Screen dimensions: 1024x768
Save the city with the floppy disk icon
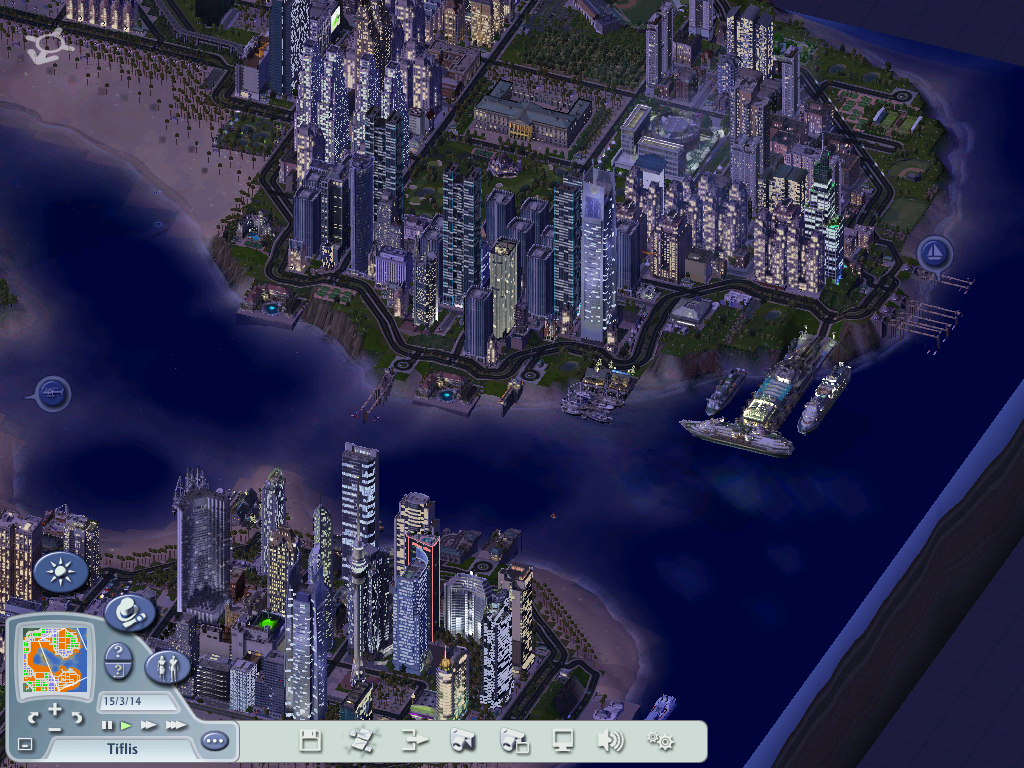tap(311, 741)
